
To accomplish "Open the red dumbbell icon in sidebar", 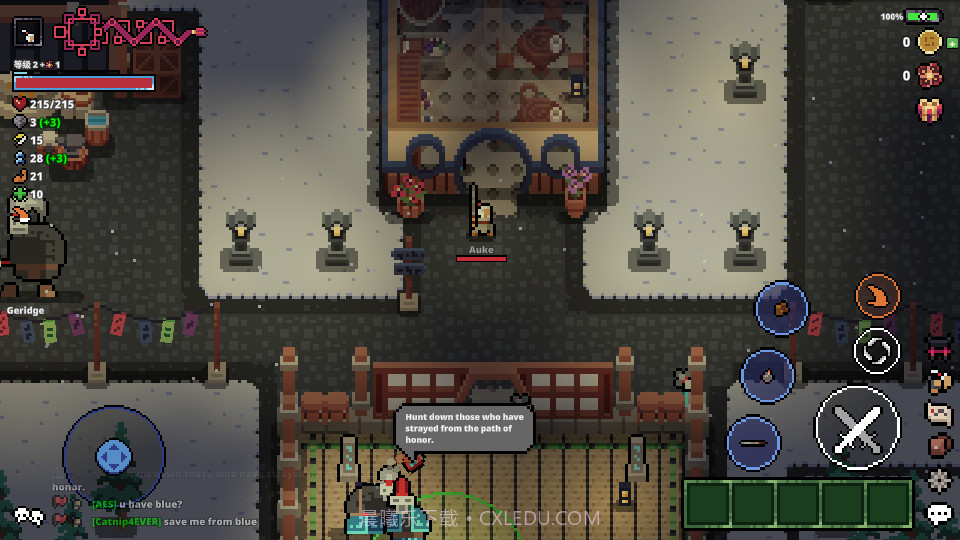I will [939, 351].
